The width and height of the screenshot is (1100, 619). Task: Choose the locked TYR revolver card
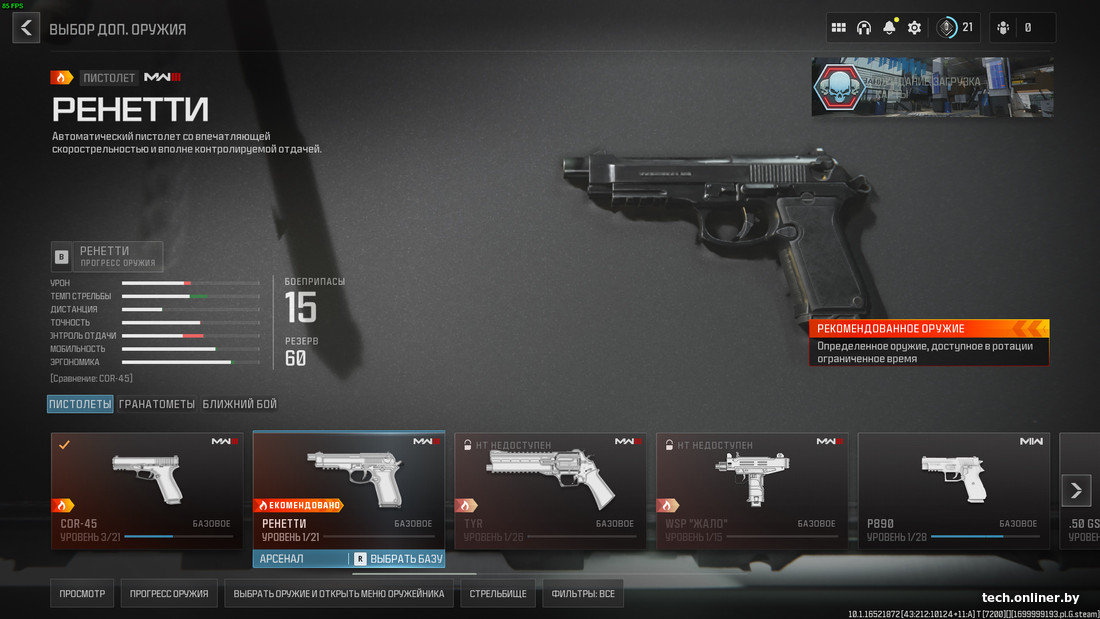(x=550, y=490)
